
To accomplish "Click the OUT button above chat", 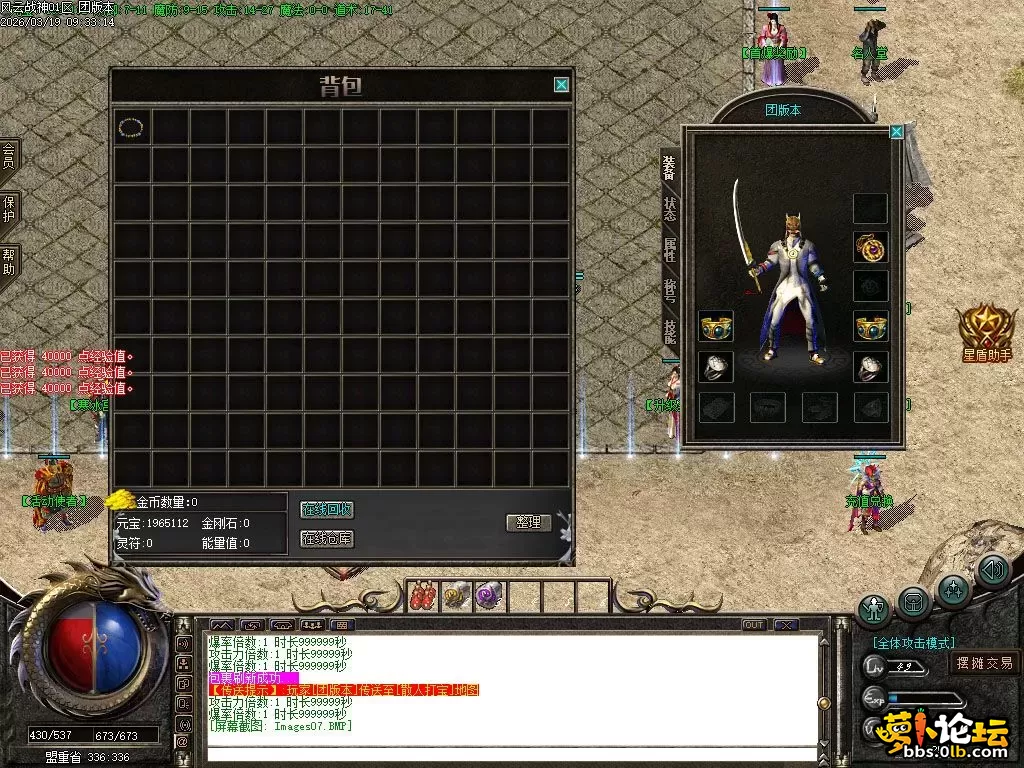I will [754, 625].
